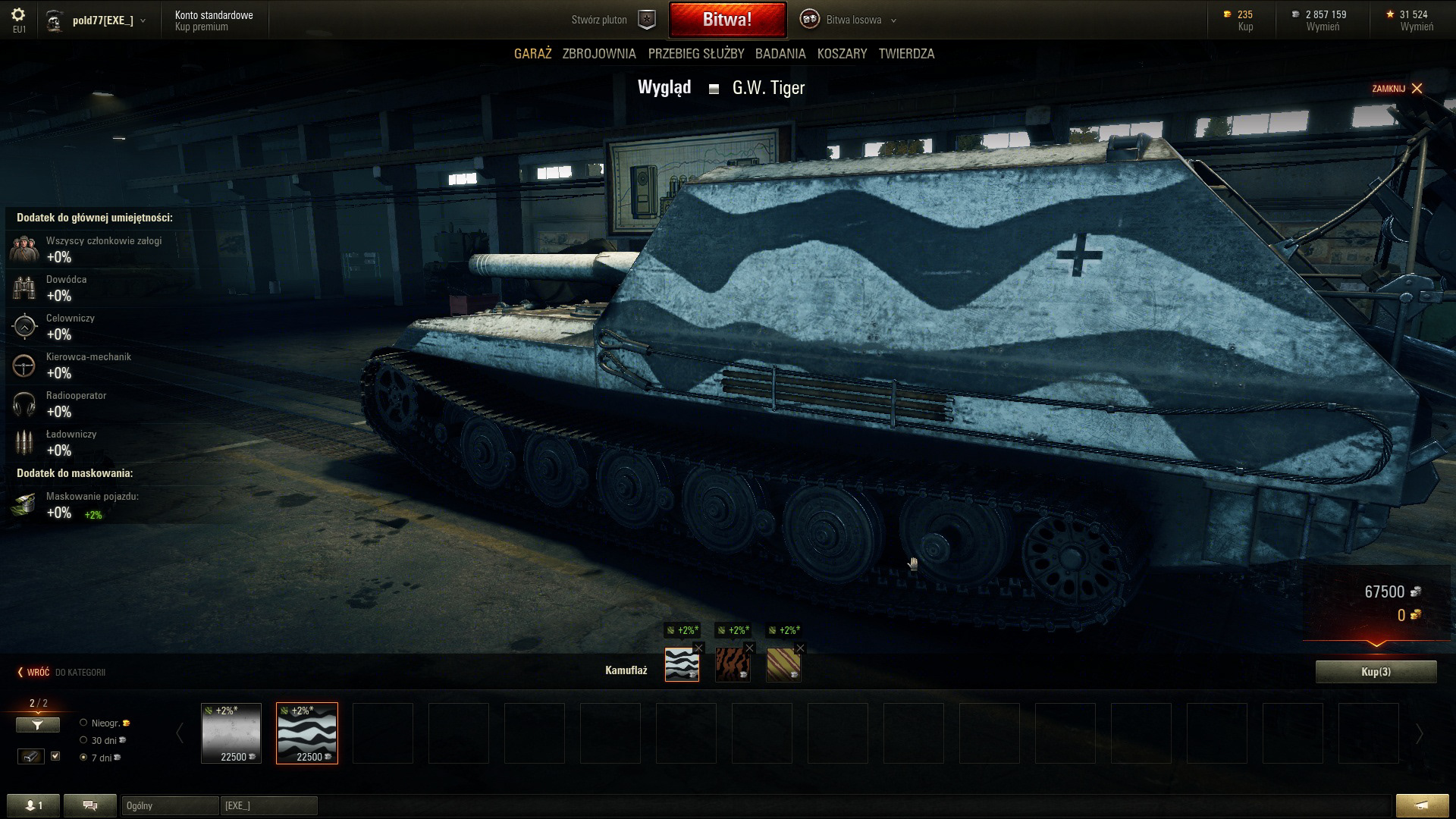Select the 7 dni duration option
Viewport: 1456px width, 819px height.
(x=84, y=758)
